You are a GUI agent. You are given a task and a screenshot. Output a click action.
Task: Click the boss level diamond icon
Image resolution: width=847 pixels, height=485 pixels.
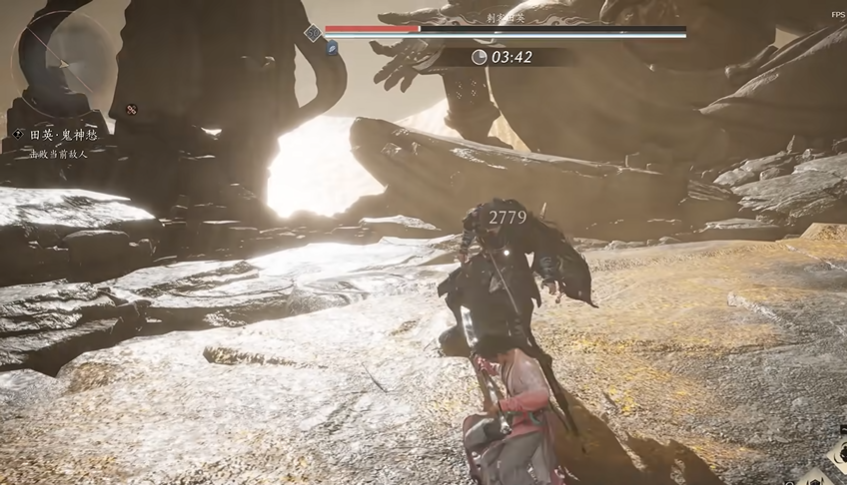click(312, 33)
